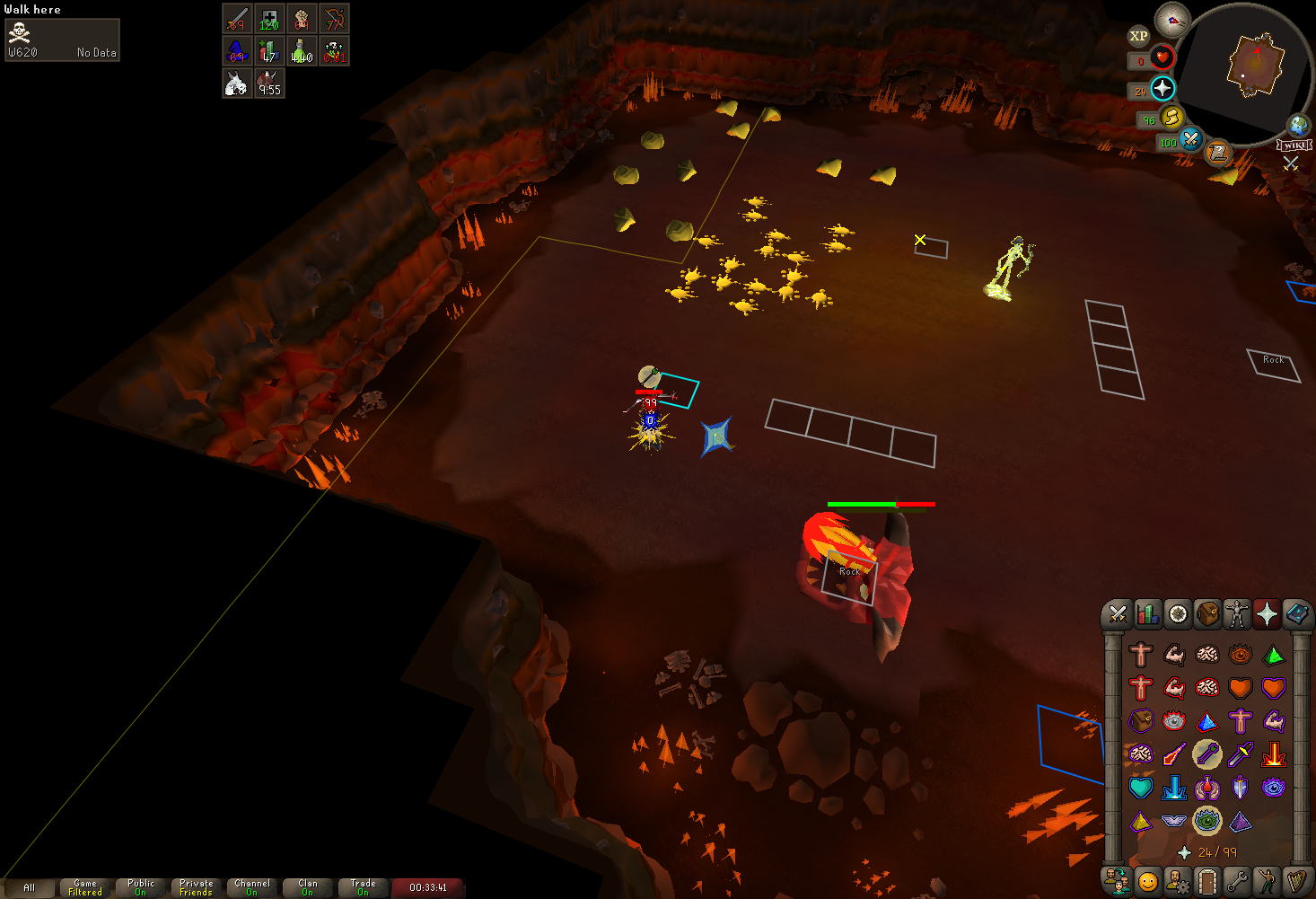This screenshot has height=899, width=1316.
Task: Switch chat to the Clan channel
Action: [308, 887]
